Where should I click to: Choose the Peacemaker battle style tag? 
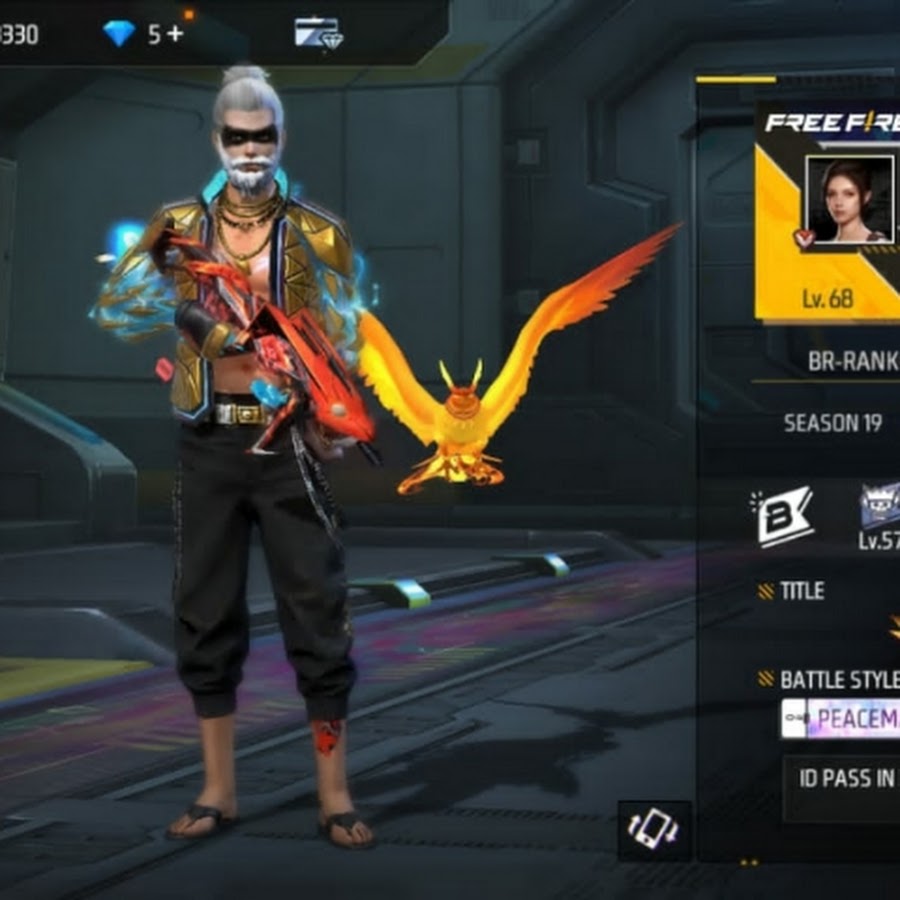click(x=841, y=718)
